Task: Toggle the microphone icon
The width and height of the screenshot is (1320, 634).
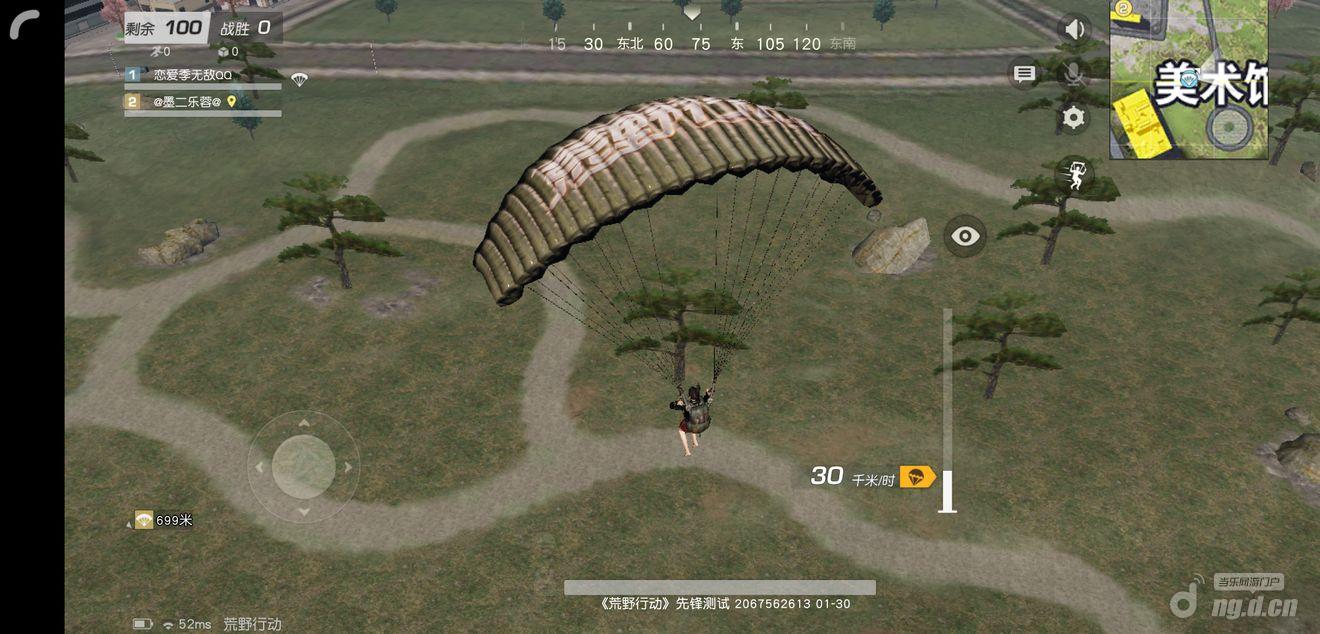Action: (1074, 73)
